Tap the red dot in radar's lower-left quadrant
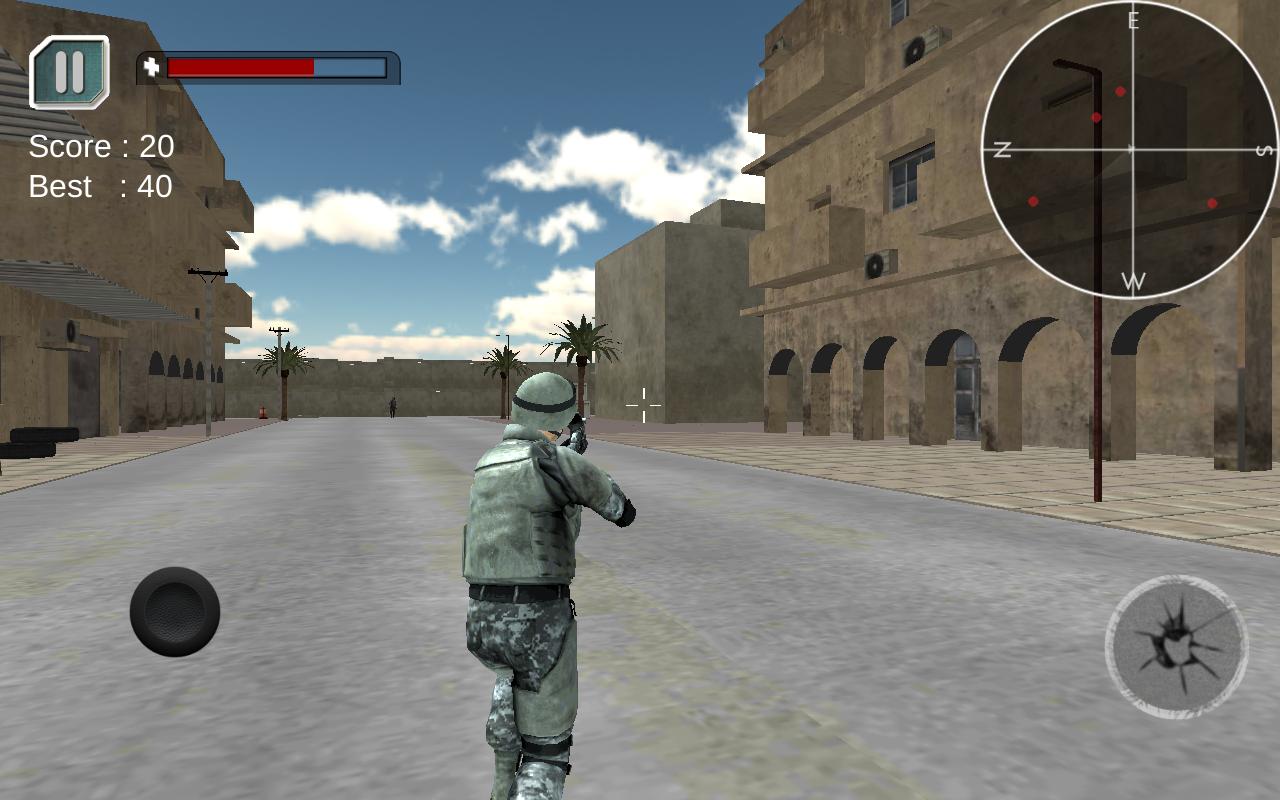The width and height of the screenshot is (1280, 800). click(1030, 201)
